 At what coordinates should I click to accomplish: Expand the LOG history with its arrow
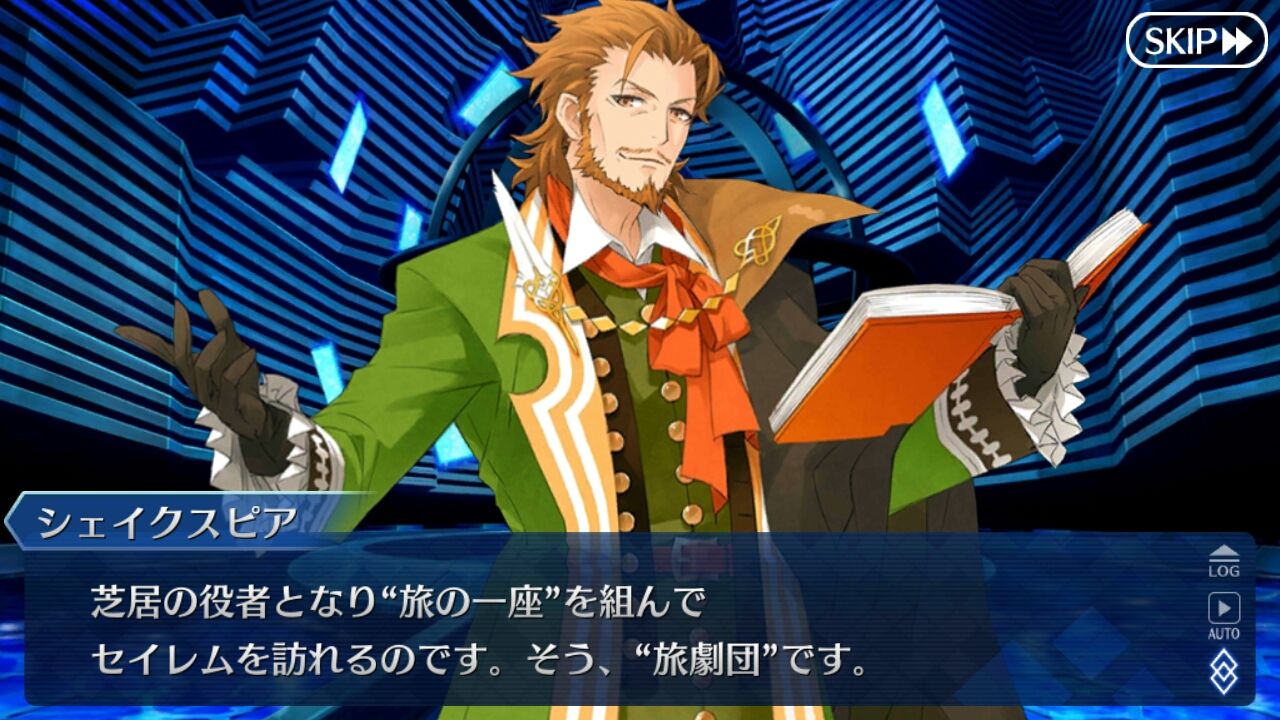[1224, 551]
